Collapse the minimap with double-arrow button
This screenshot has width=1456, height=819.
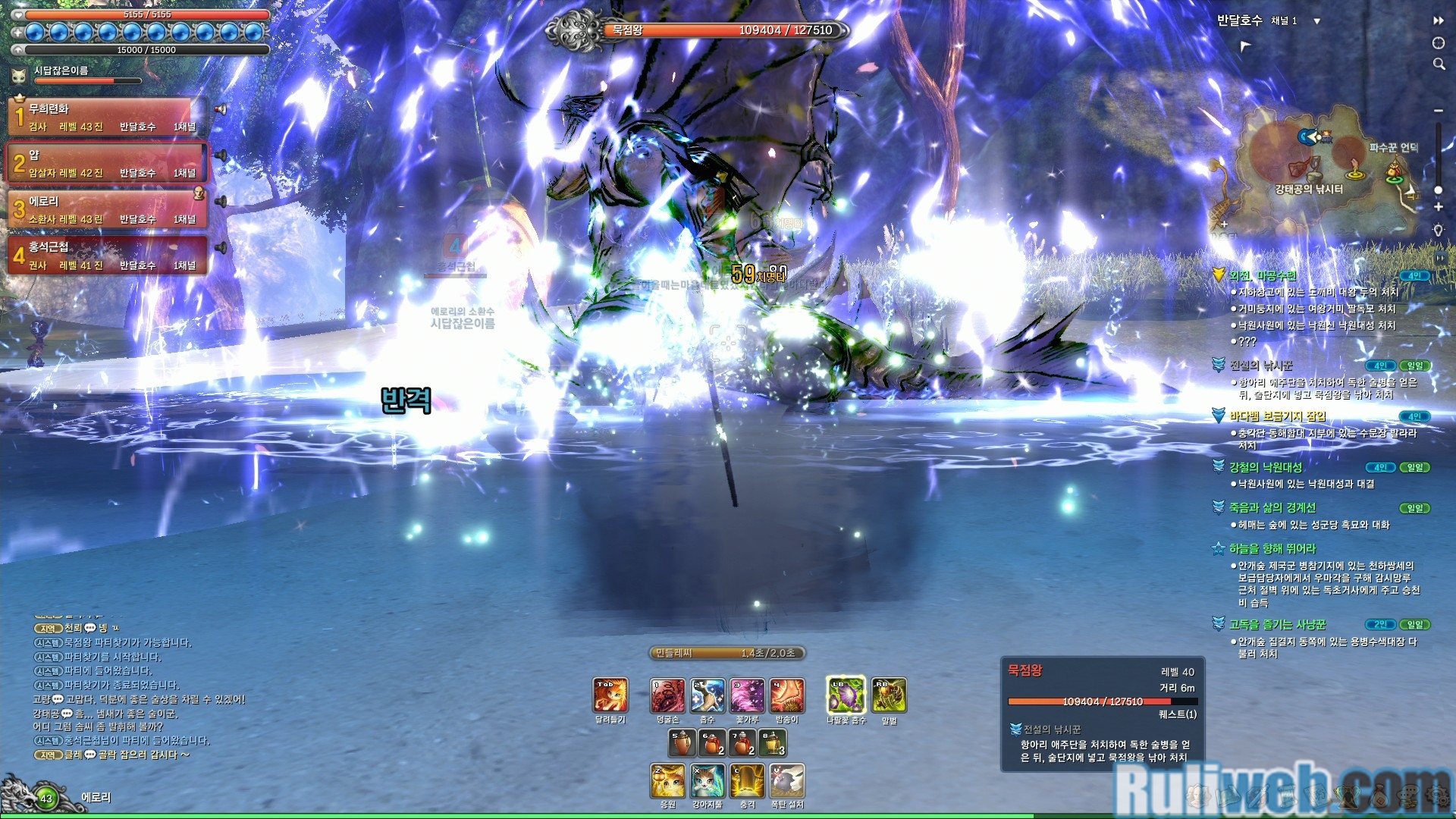pos(1439,20)
